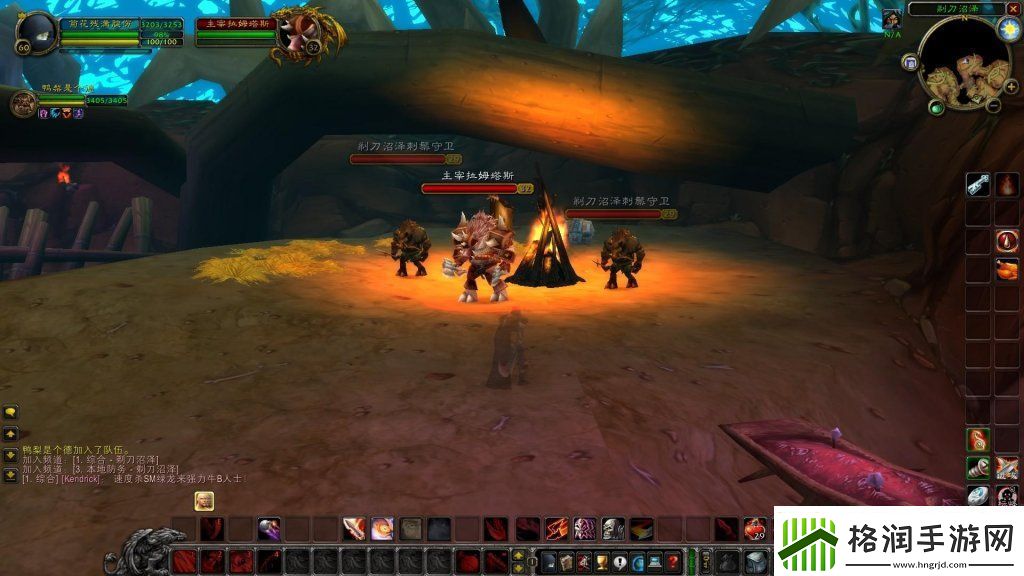
Task: Toggle the minimap tracking button
Action: tap(910, 62)
